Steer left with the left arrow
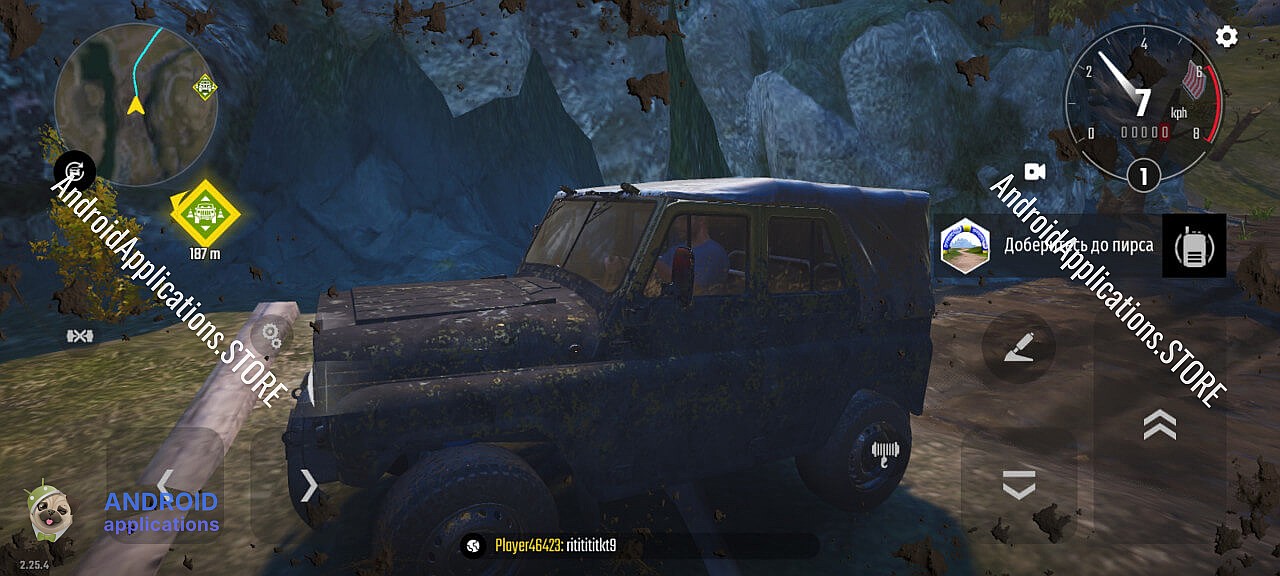Image resolution: width=1280 pixels, height=576 pixels. click(x=165, y=484)
